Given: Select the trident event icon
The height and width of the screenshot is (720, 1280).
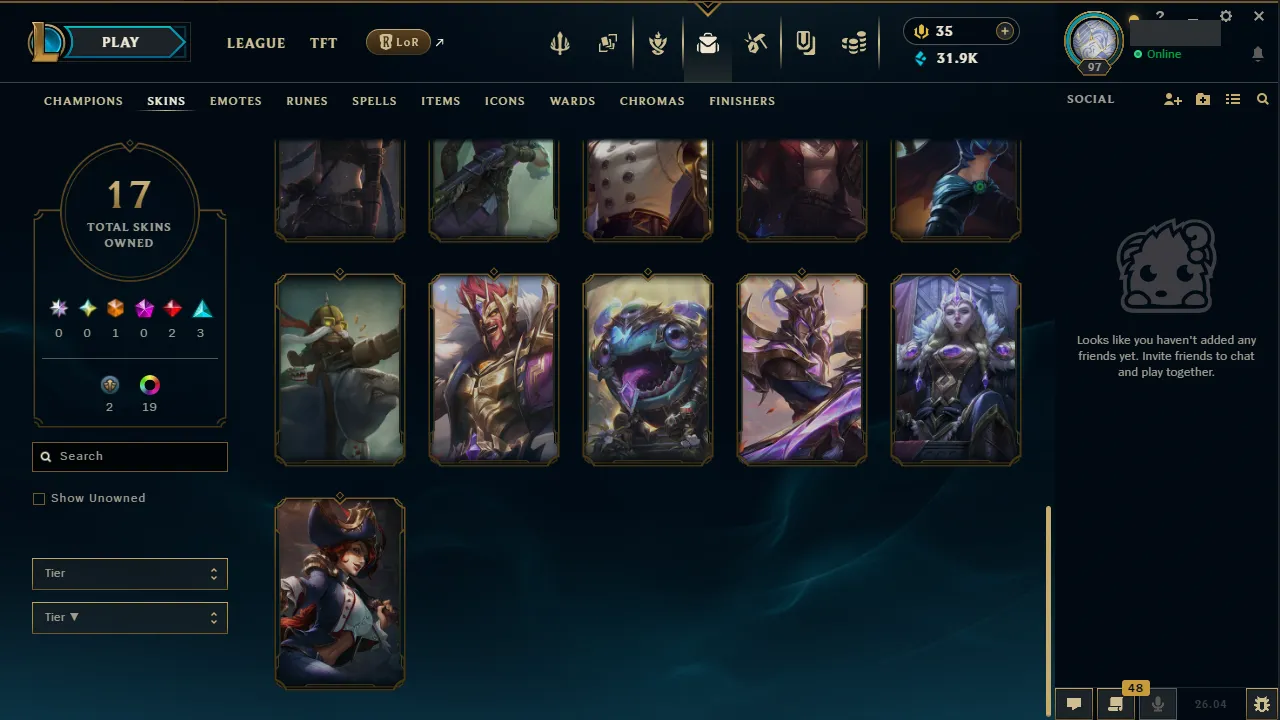Looking at the screenshot, I should pos(560,42).
